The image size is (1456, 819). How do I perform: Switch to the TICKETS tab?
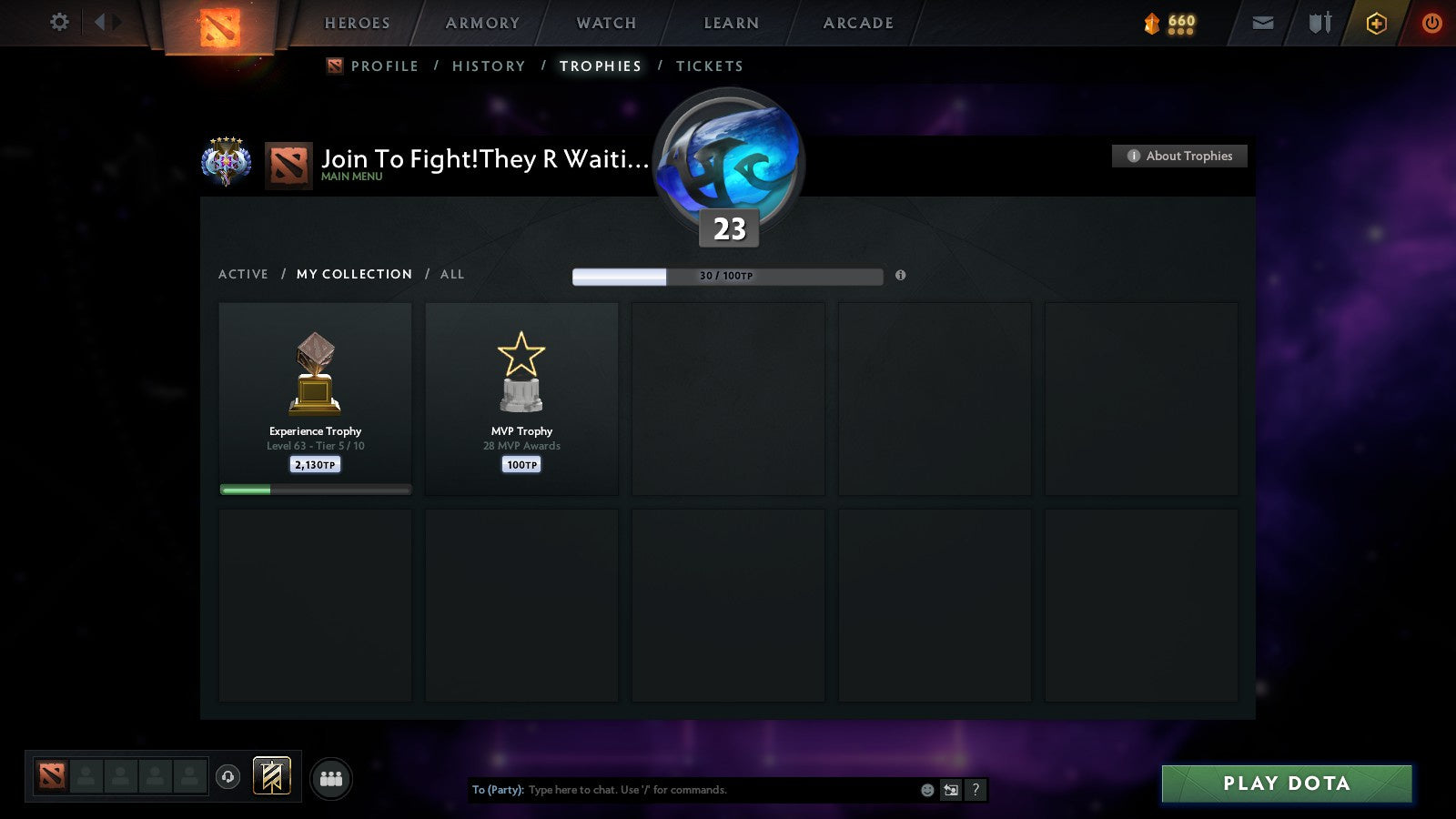click(710, 66)
